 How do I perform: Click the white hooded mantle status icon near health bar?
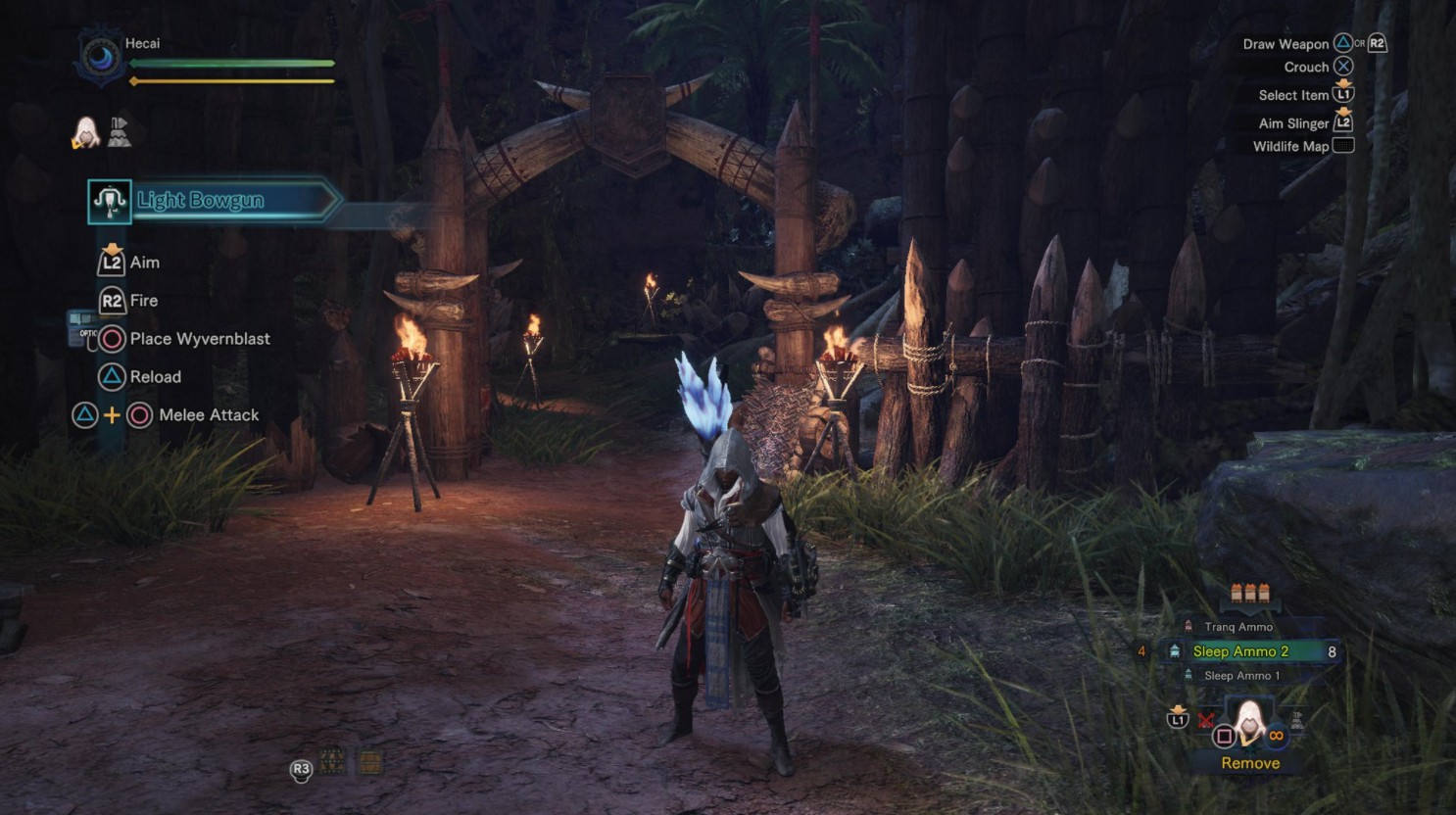[x=85, y=132]
